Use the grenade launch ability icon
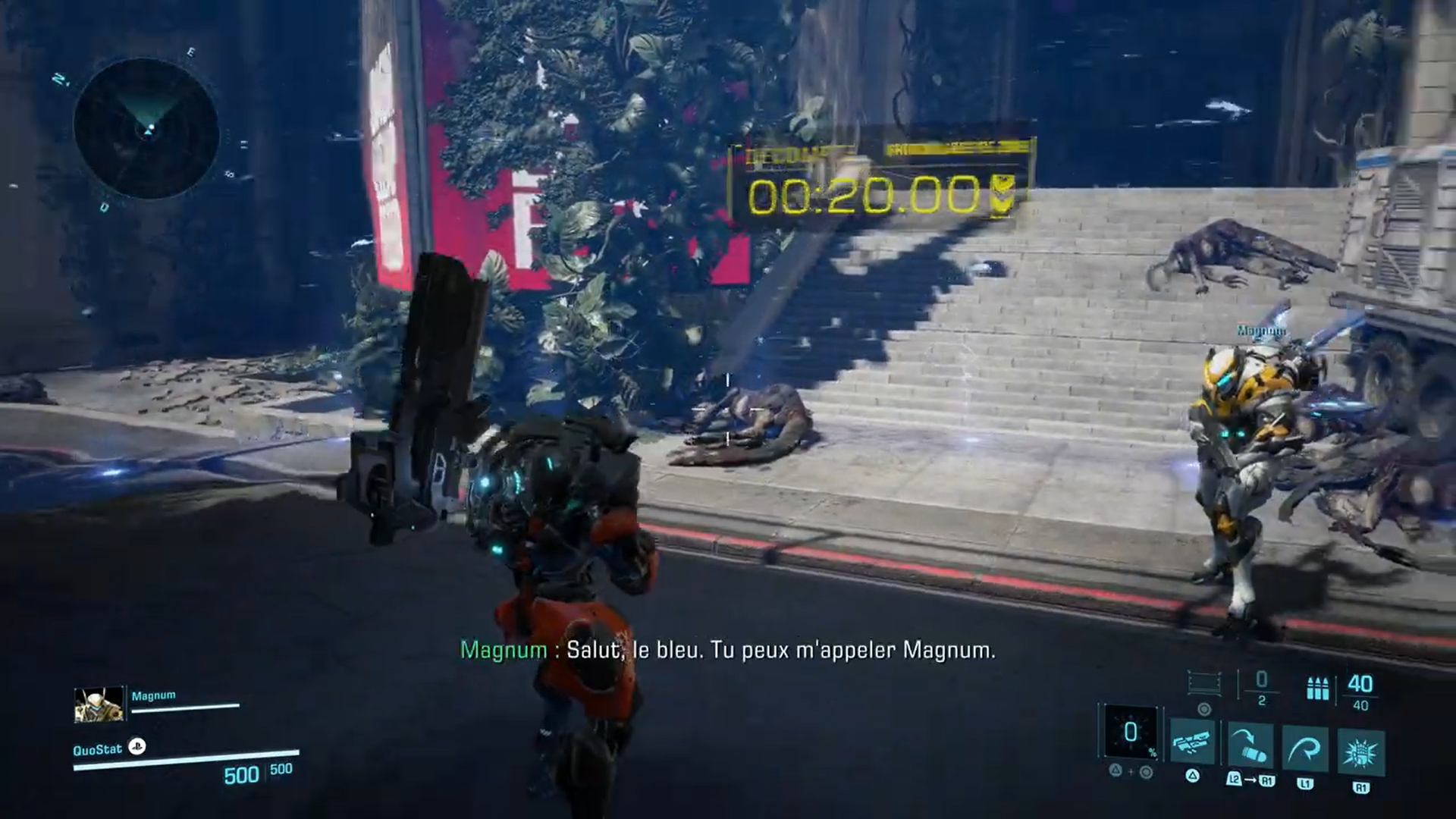1456x819 pixels. coord(1250,745)
